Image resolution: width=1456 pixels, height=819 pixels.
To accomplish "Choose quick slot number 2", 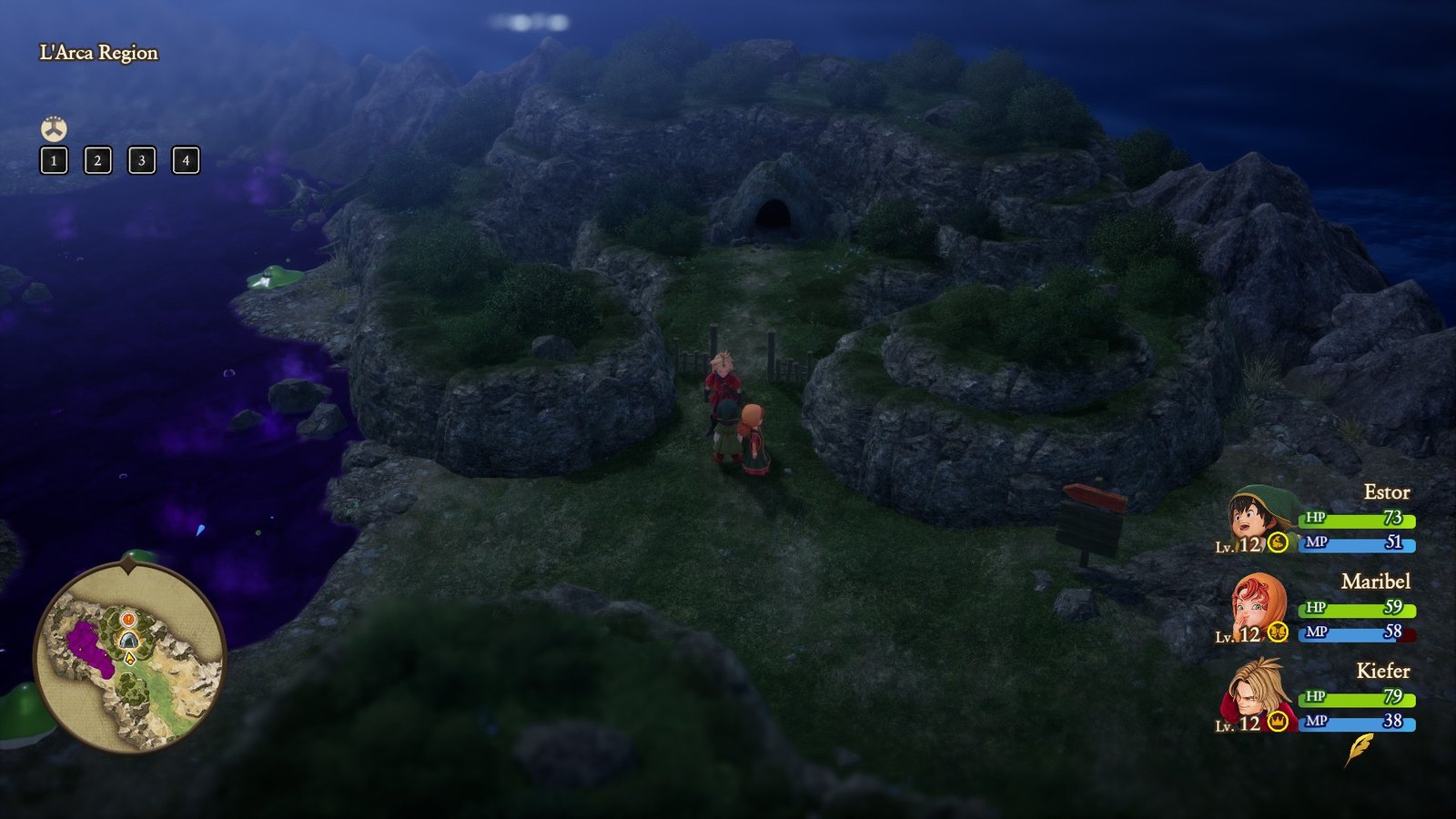I will click(x=97, y=161).
